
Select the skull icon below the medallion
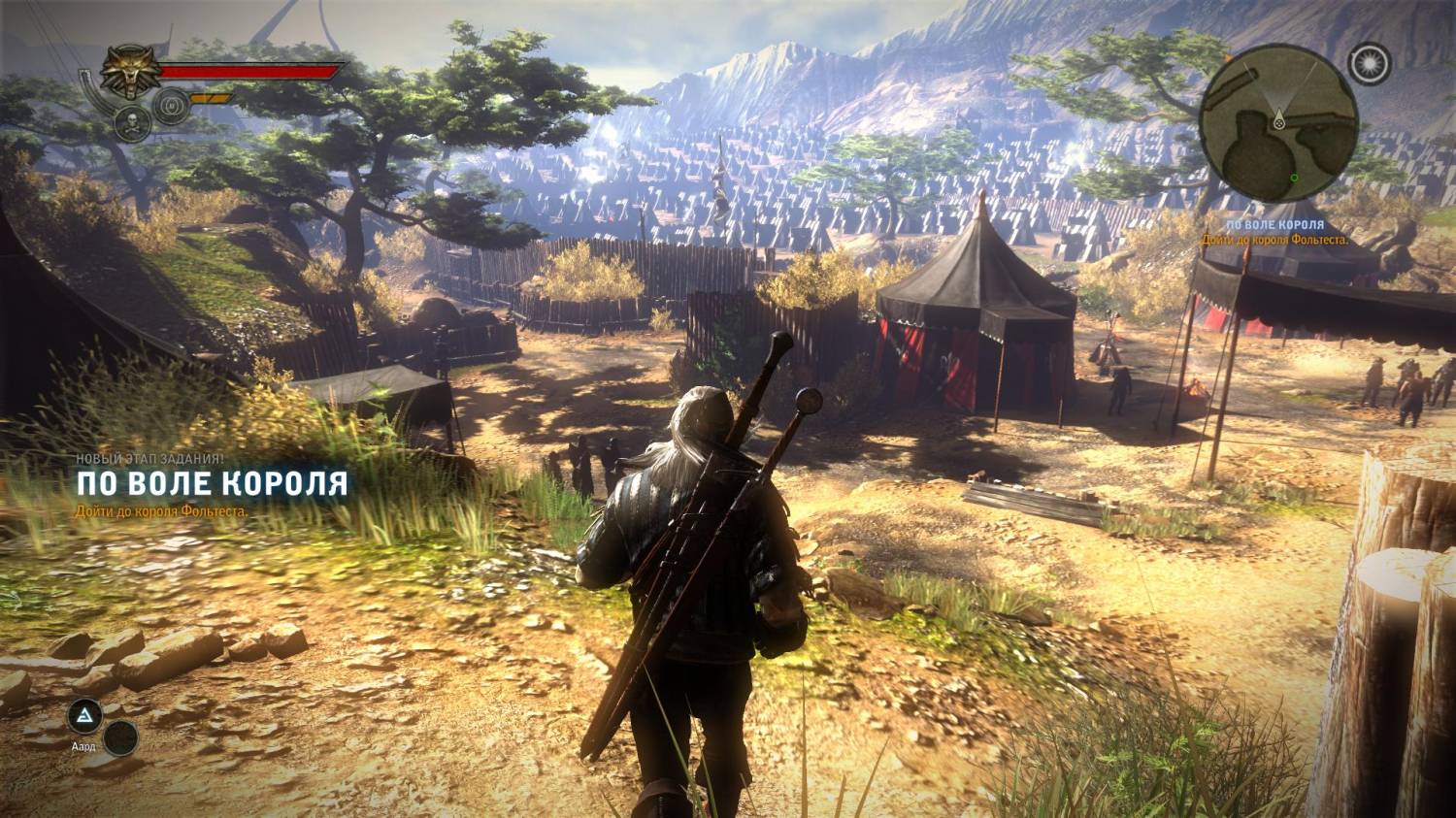pyautogui.click(x=131, y=120)
